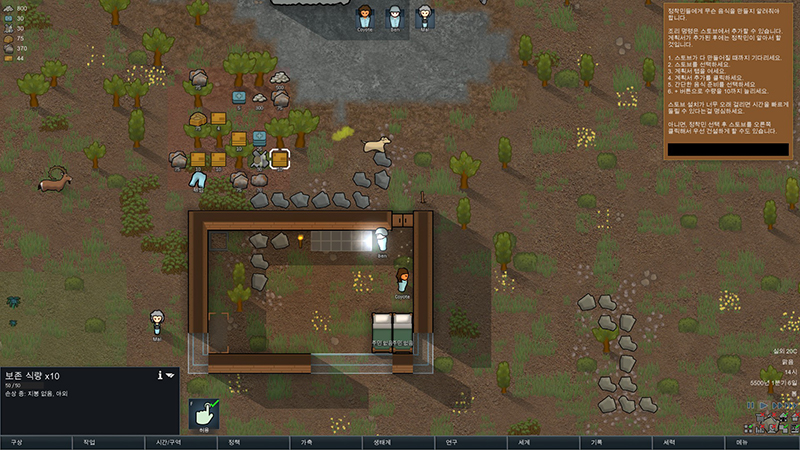
Task: View the 세계 (World) map tab
Action: point(524,441)
